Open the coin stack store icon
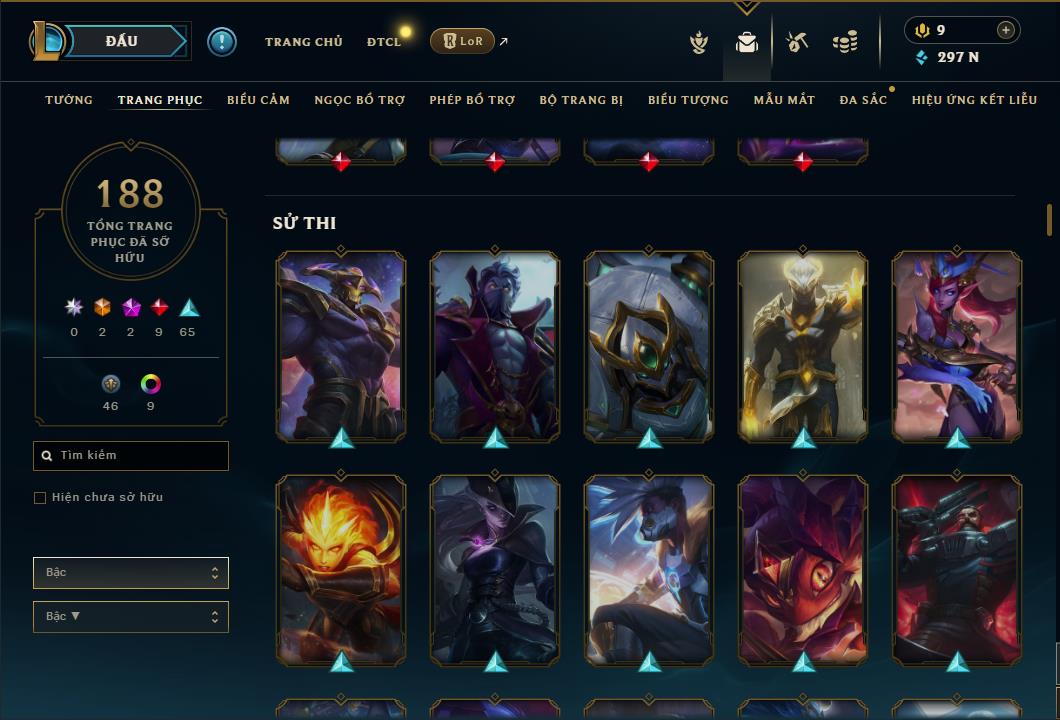 tap(845, 42)
